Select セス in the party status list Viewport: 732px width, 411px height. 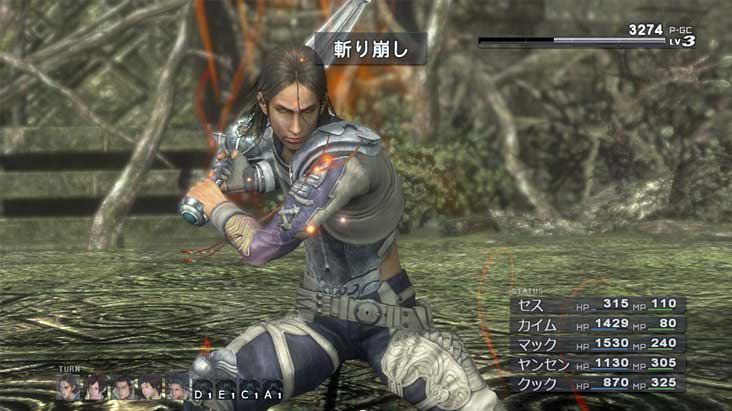[x=597, y=304]
